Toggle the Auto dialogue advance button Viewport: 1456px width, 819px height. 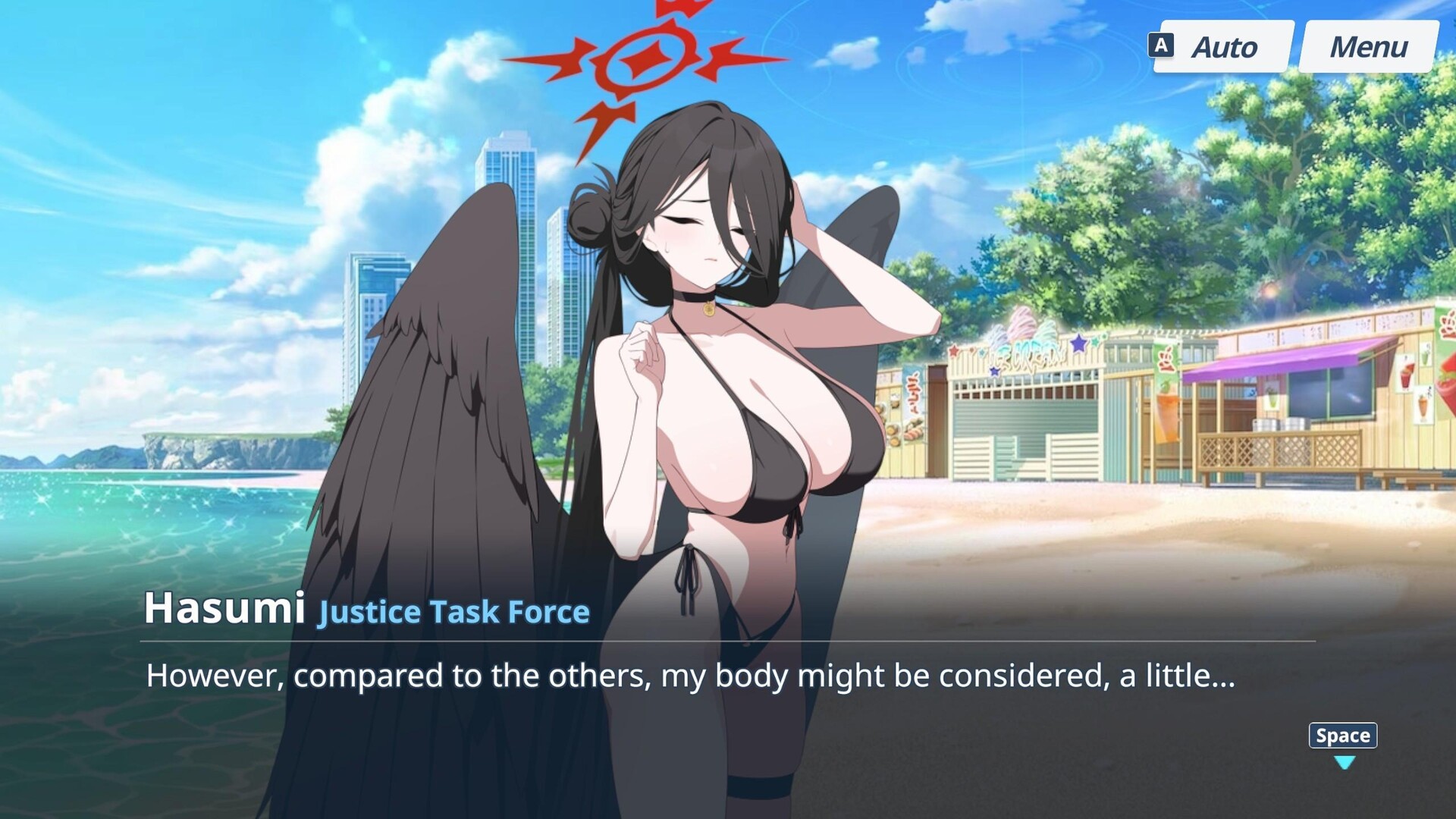click(x=1222, y=47)
